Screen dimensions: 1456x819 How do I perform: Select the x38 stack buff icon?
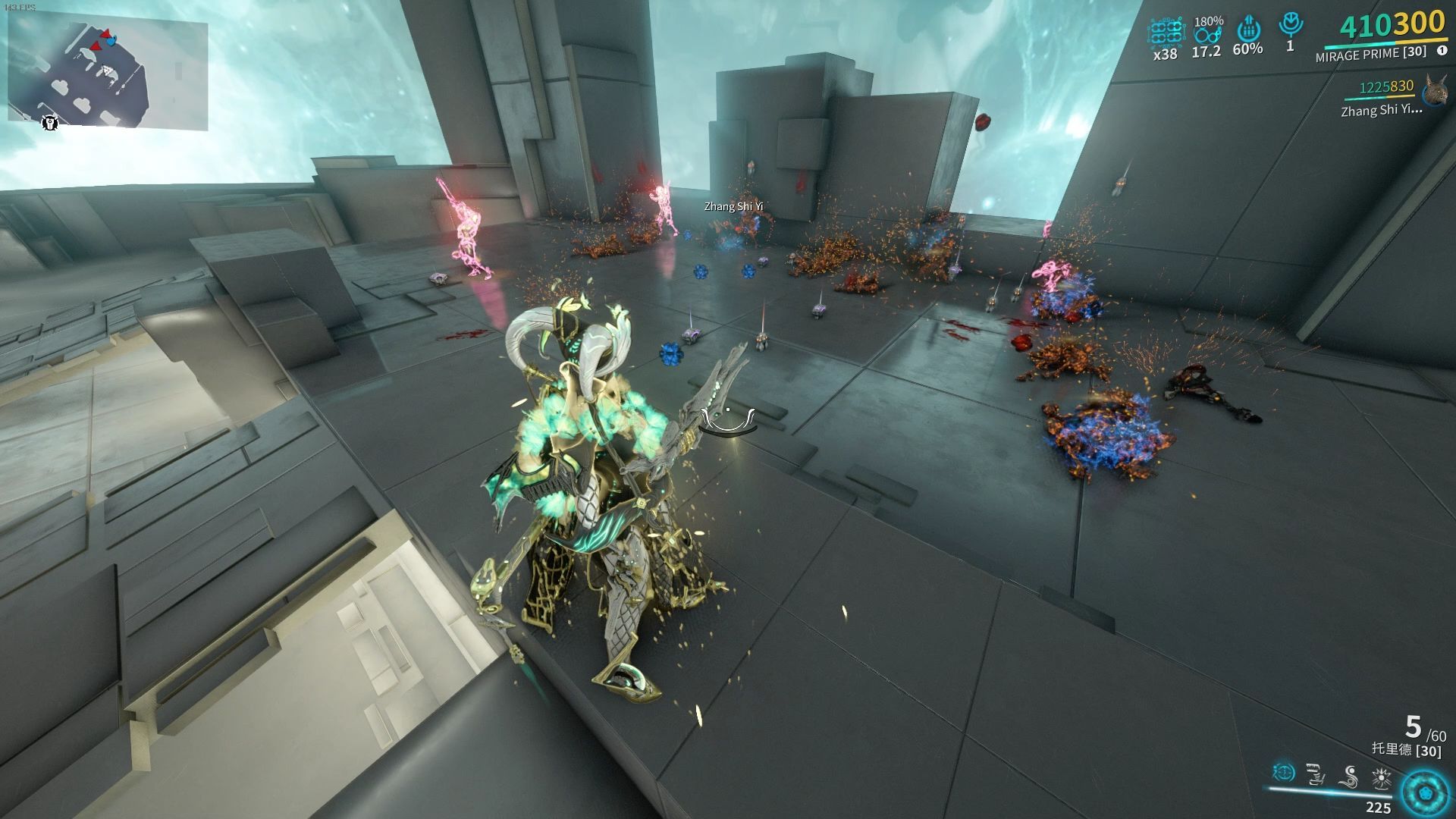(x=1166, y=33)
